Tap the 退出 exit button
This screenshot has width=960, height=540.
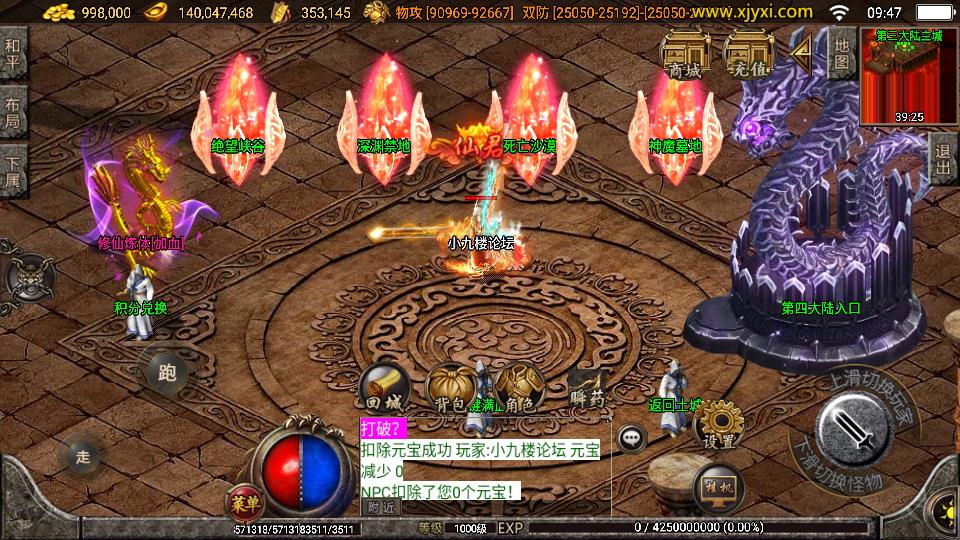942,160
